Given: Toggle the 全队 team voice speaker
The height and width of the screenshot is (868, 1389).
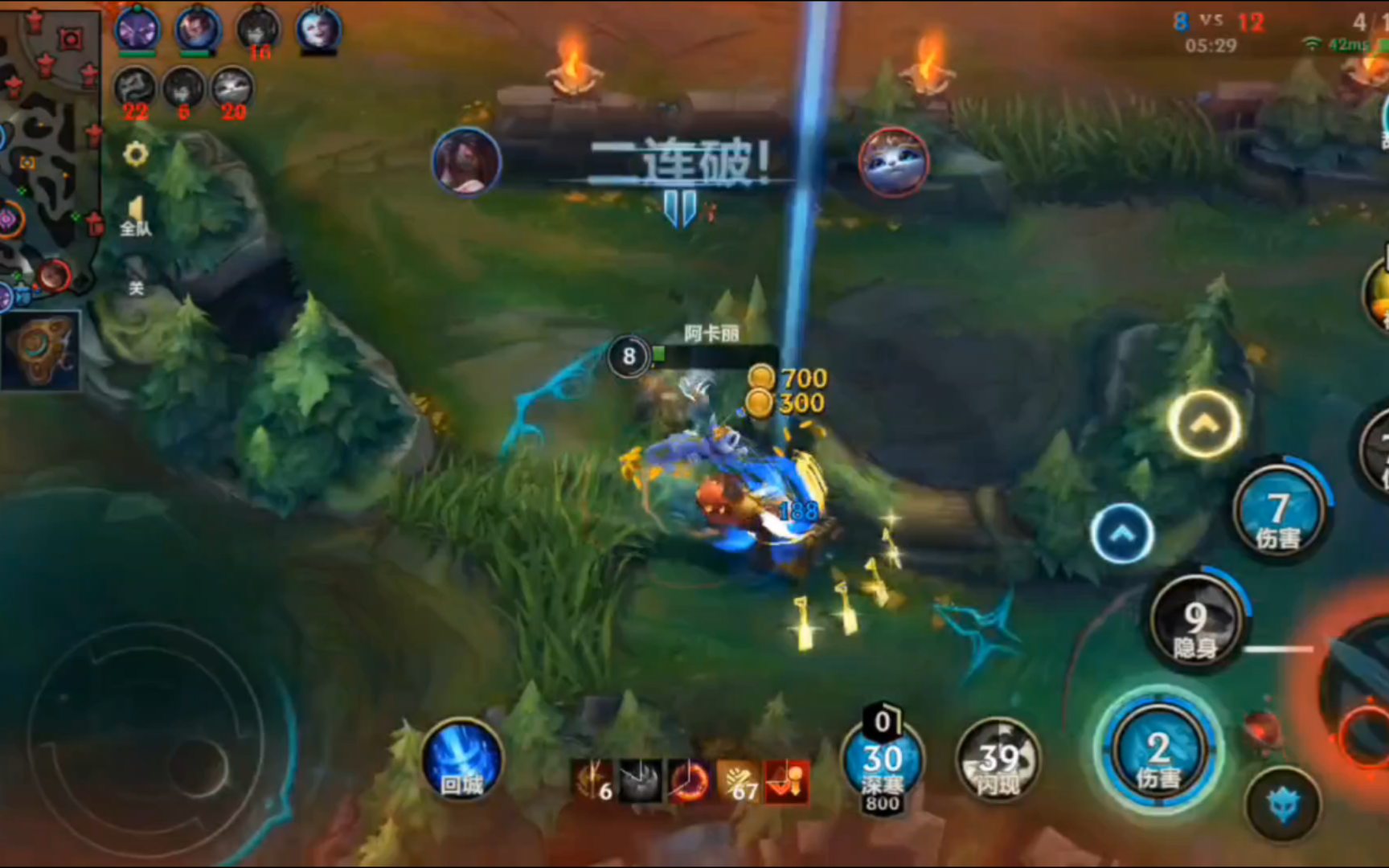Looking at the screenshot, I should [x=136, y=215].
